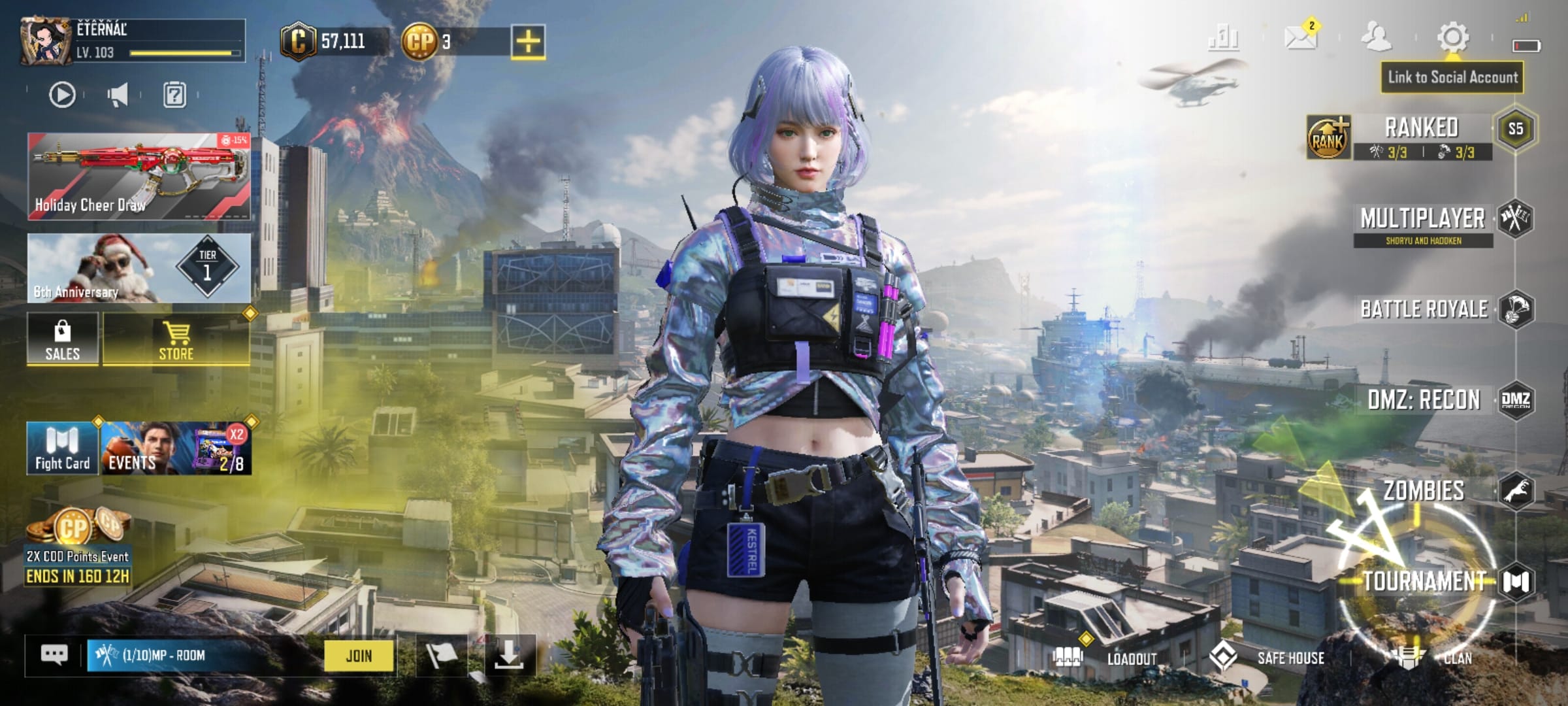Click Link to Social Account

pos(1452,78)
